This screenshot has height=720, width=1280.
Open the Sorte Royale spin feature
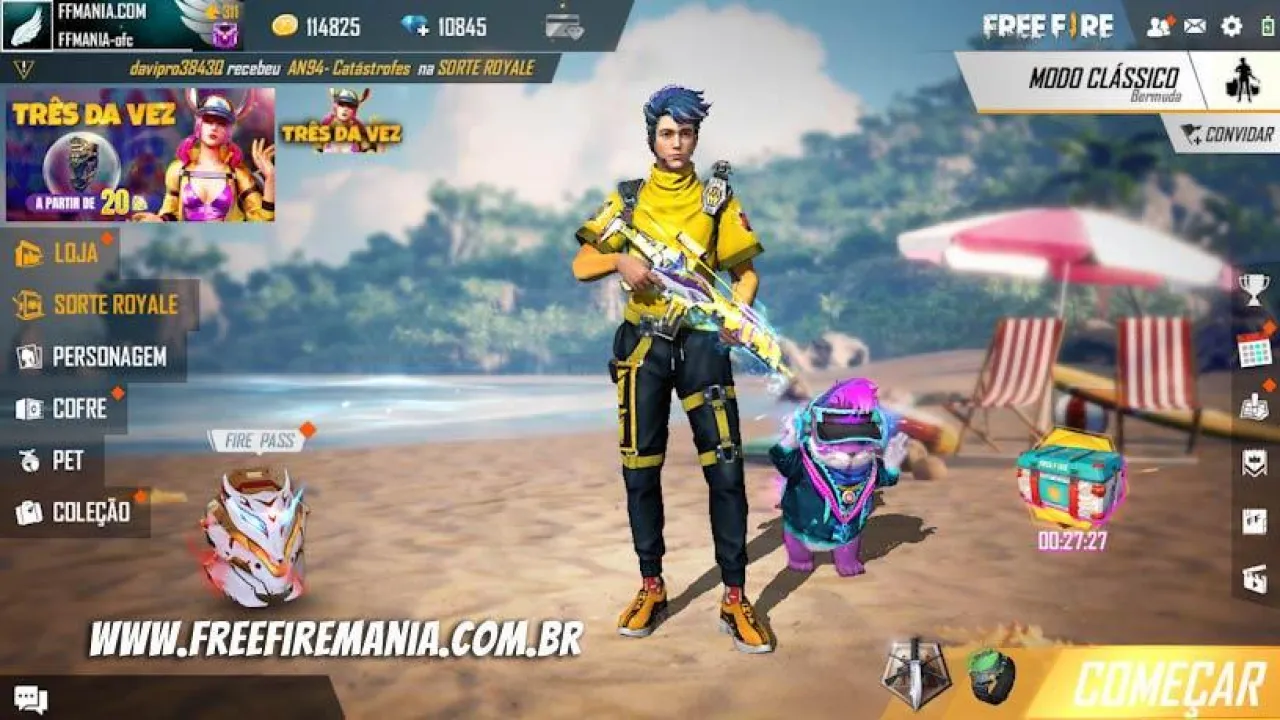(95, 305)
